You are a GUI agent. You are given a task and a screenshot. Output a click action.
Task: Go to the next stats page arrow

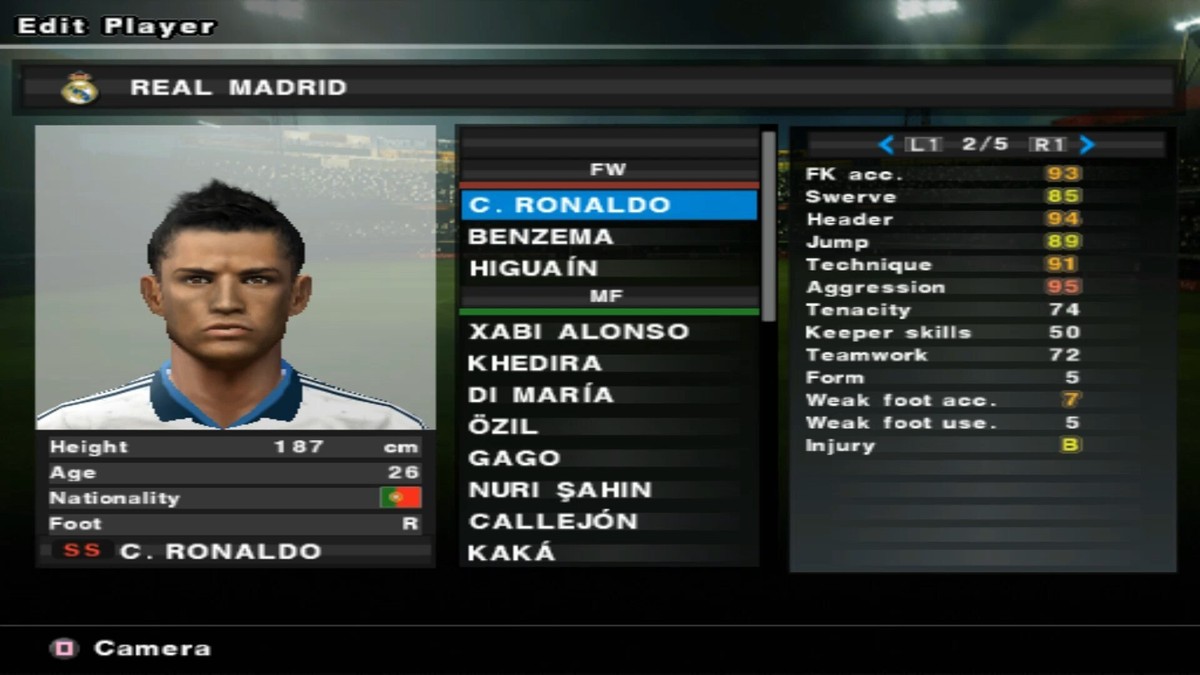coord(1087,145)
